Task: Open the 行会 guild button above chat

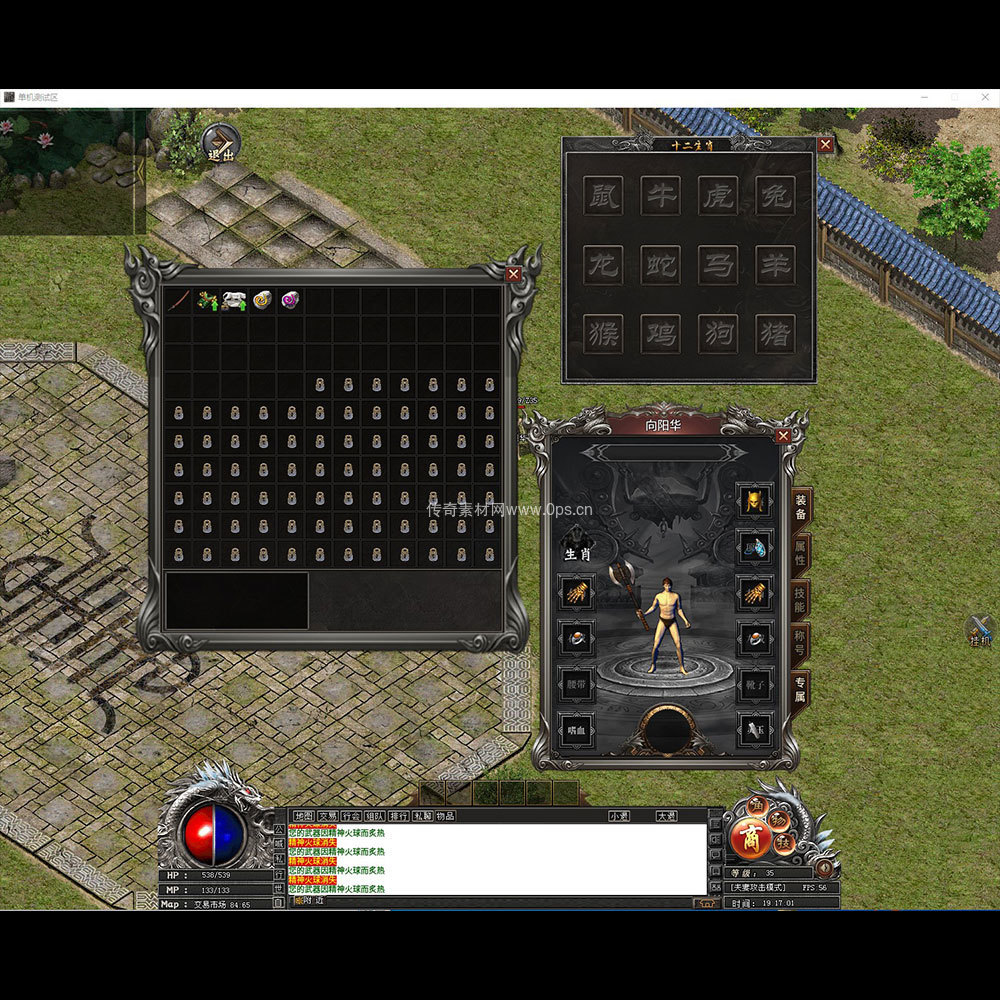Action: pos(350,816)
